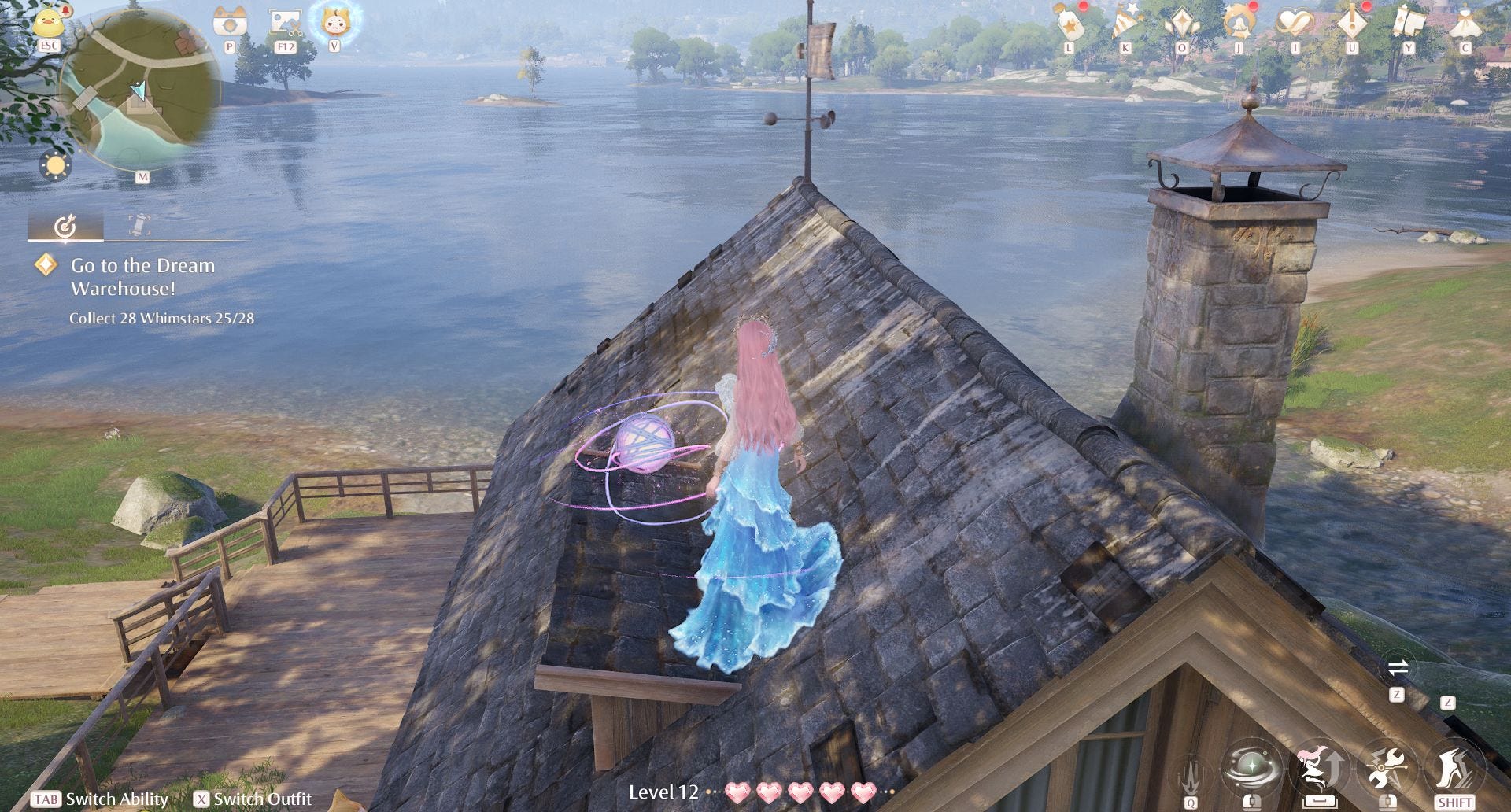
Task: Activate the swirling orb ability
Action: point(1251,768)
